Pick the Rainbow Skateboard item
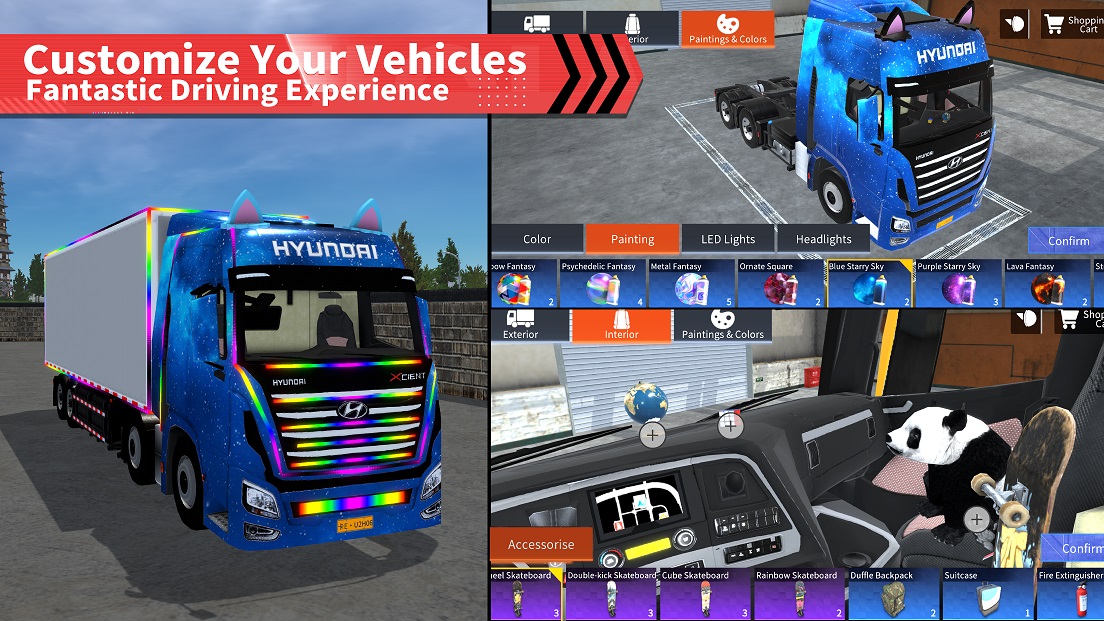The height and width of the screenshot is (621, 1104). tap(800, 594)
